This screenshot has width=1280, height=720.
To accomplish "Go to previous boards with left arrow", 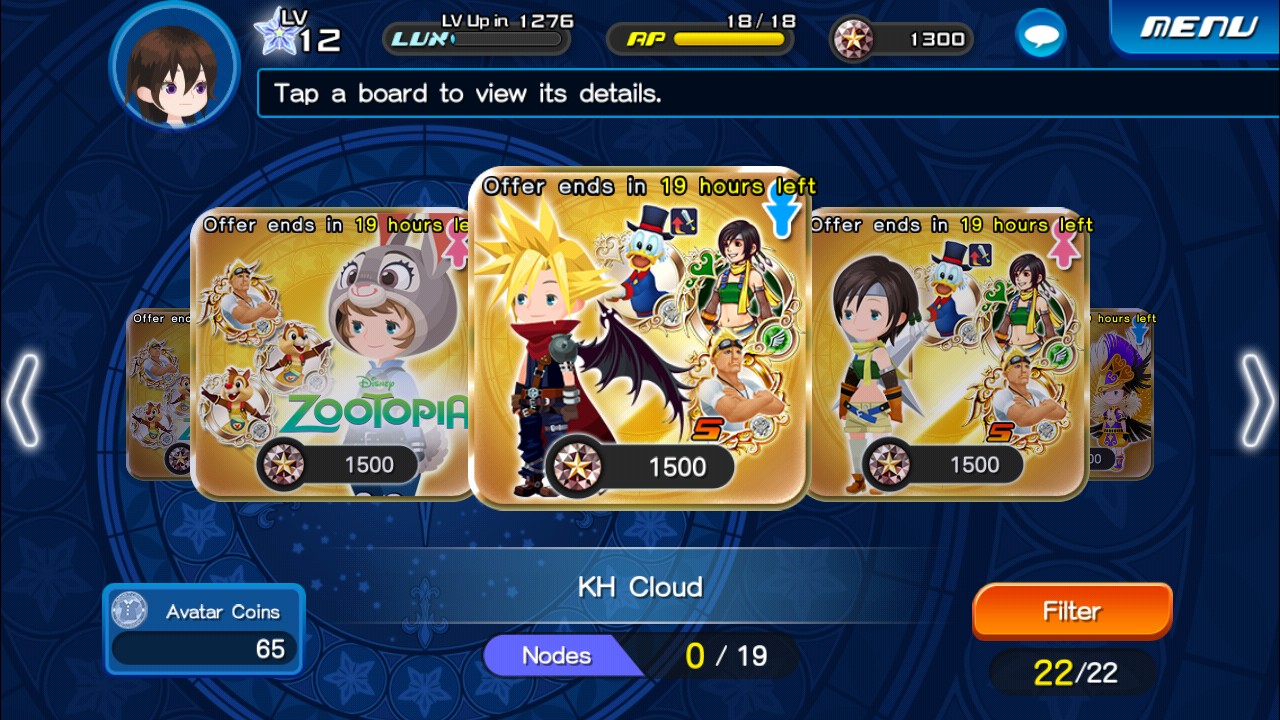I will (22, 400).
